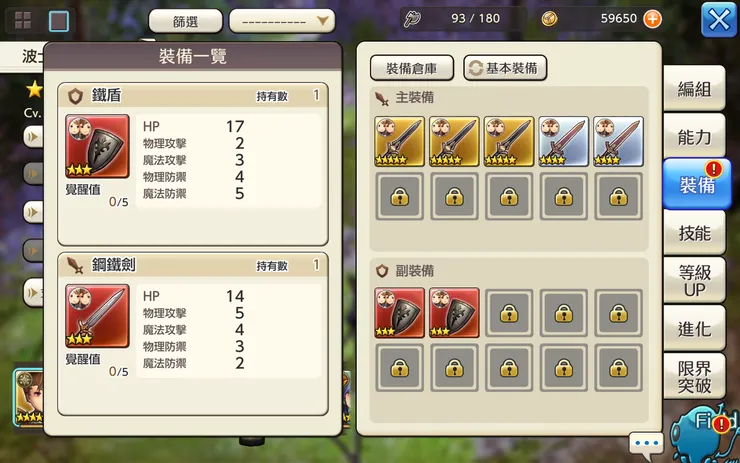Expand the sort dropdown with dashes
Viewport: 740px width, 463px height.
[282, 21]
